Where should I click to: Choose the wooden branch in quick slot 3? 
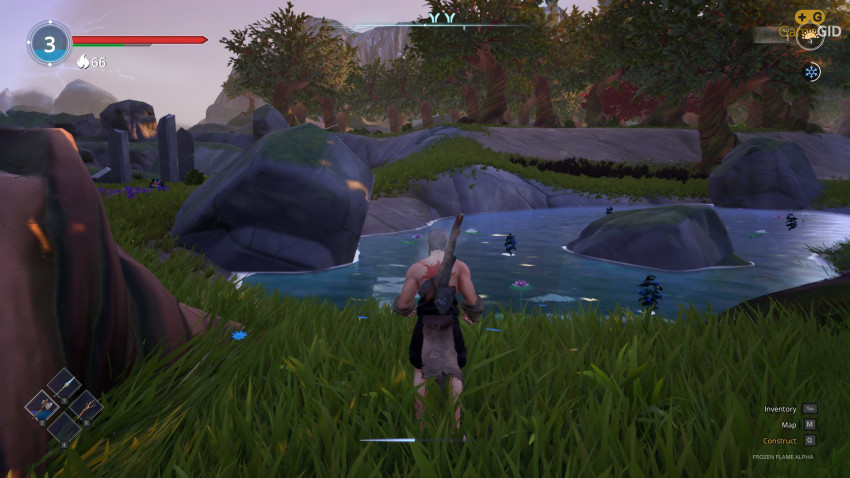[85, 405]
